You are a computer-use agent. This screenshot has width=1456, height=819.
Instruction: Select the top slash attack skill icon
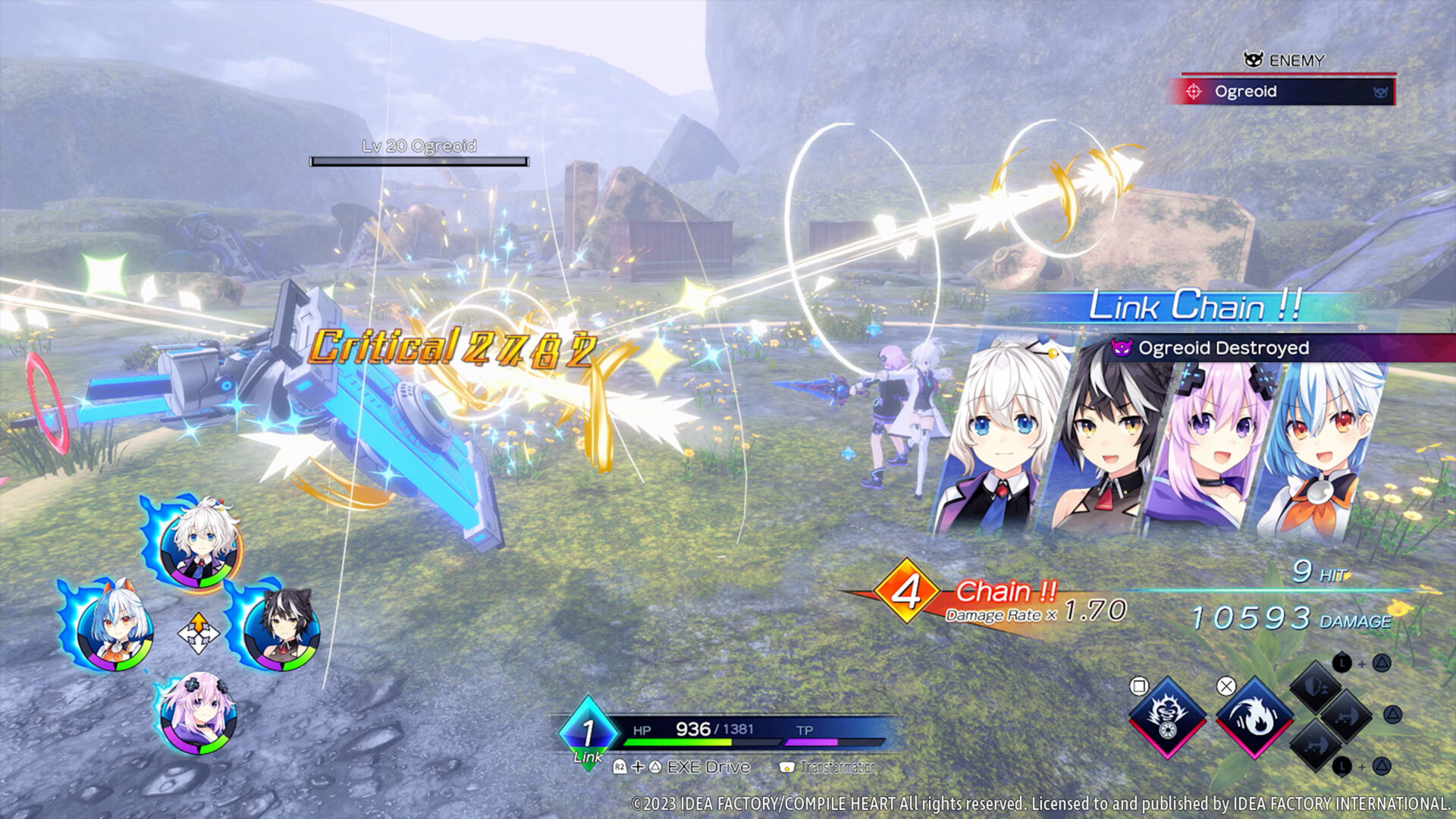pos(1345,717)
